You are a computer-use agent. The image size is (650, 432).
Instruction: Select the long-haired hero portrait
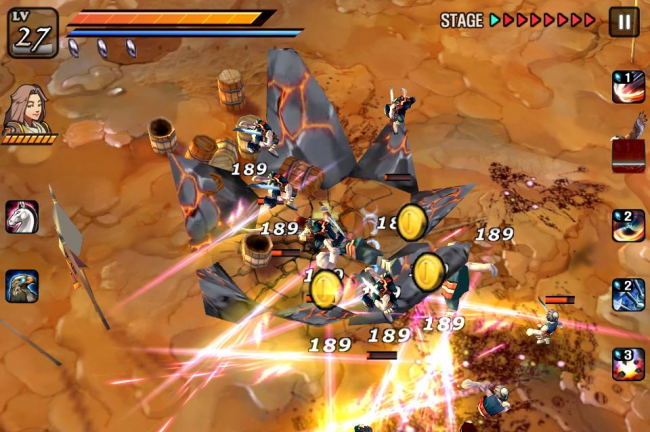[26, 109]
